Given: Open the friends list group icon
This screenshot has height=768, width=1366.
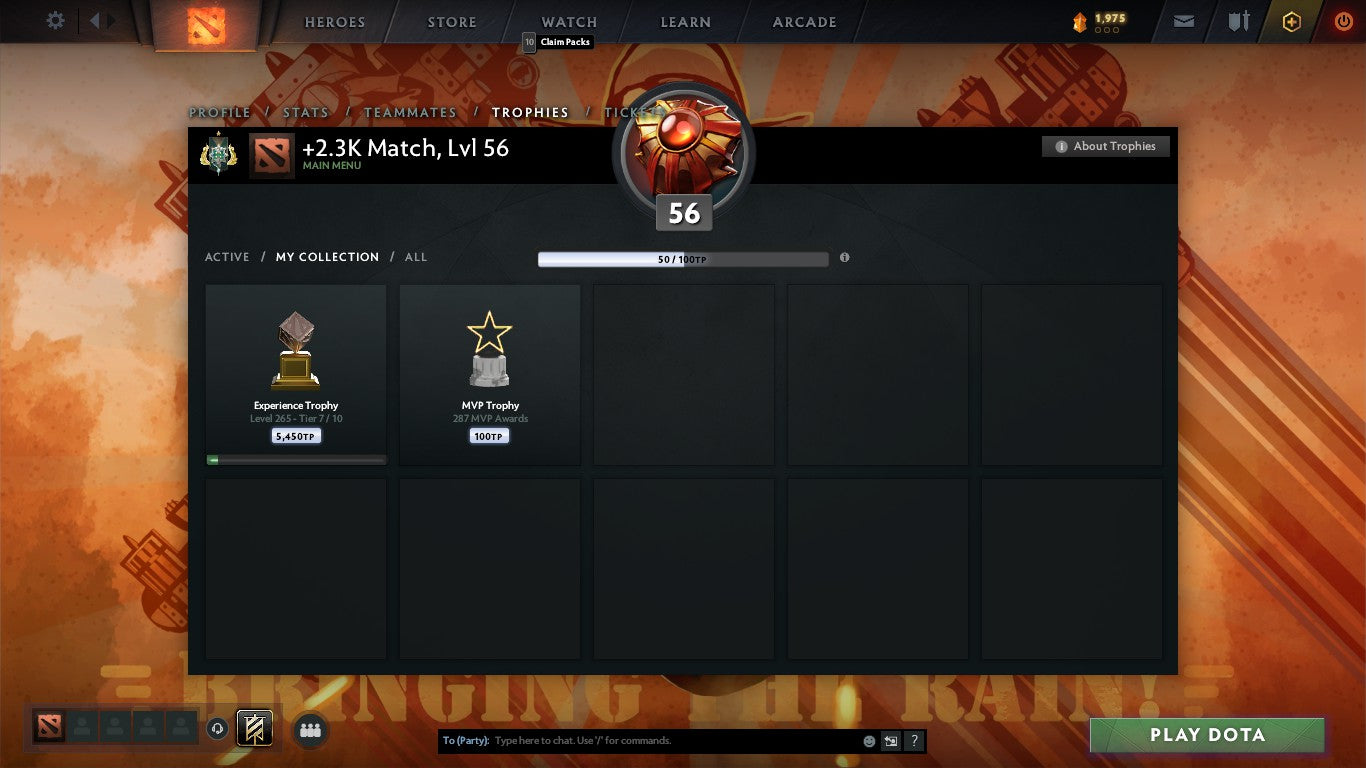Looking at the screenshot, I should click(310, 731).
